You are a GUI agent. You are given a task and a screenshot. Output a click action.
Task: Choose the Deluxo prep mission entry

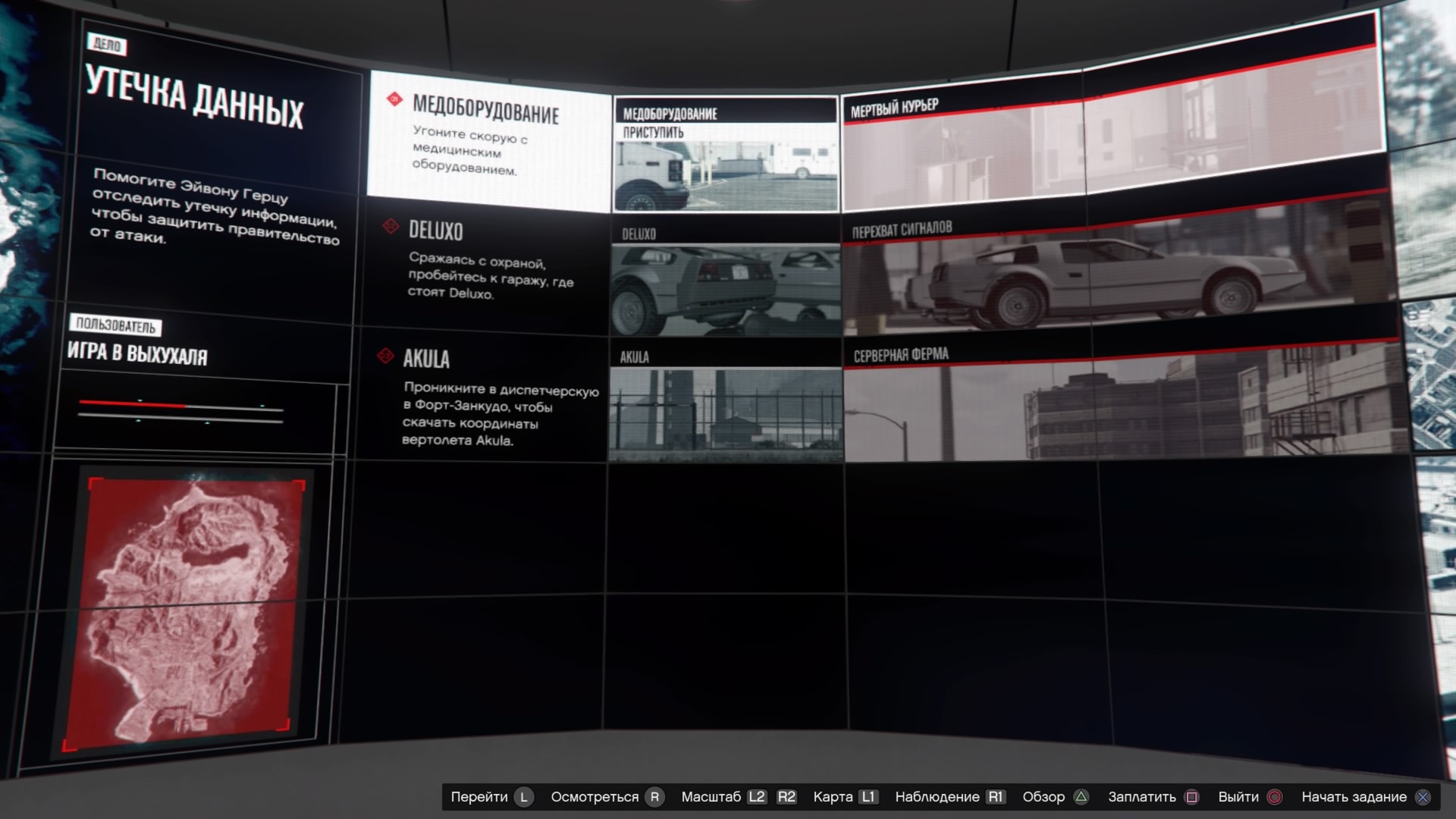(x=485, y=261)
